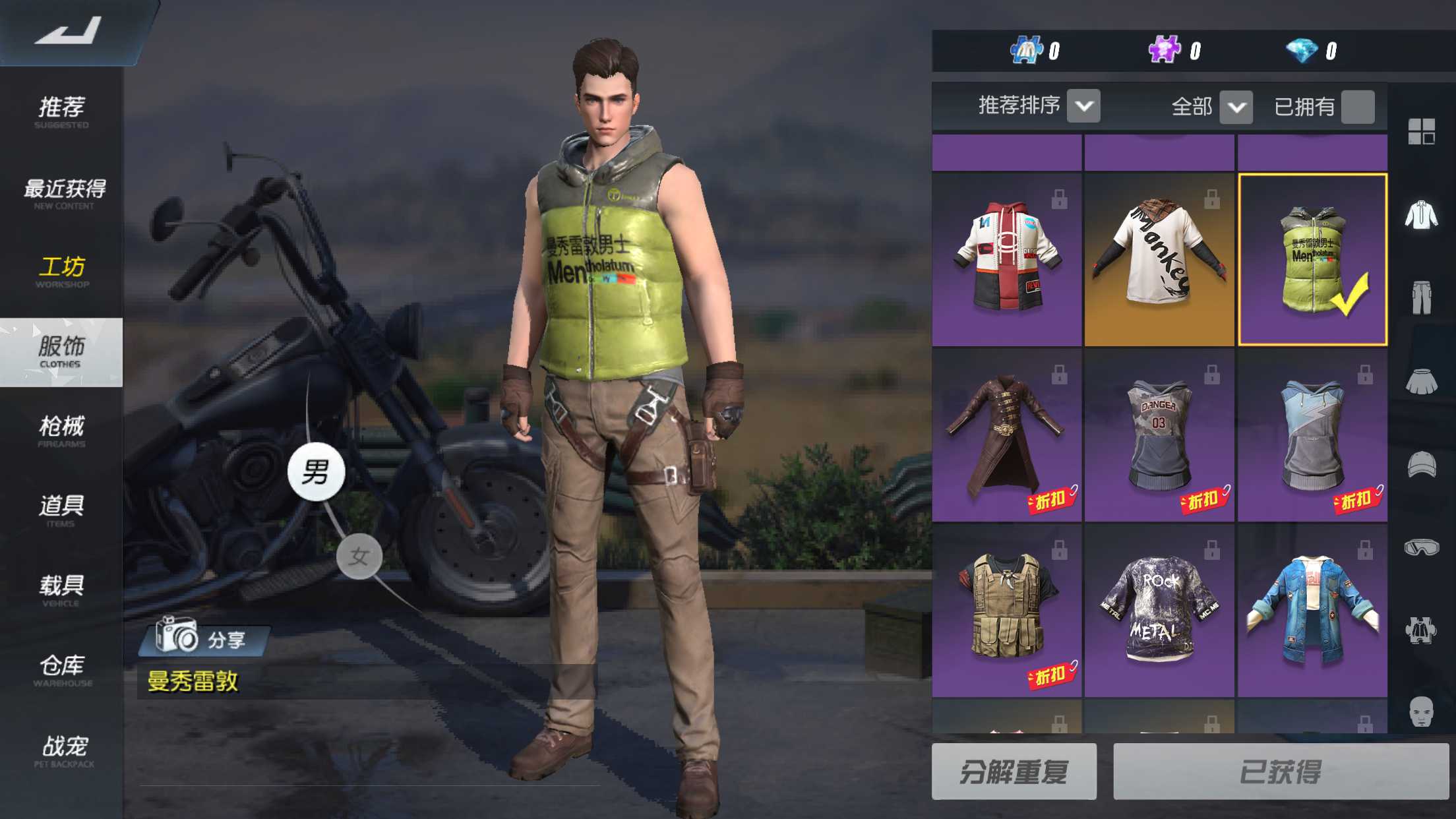Select the blue denim jacket

click(1312, 611)
